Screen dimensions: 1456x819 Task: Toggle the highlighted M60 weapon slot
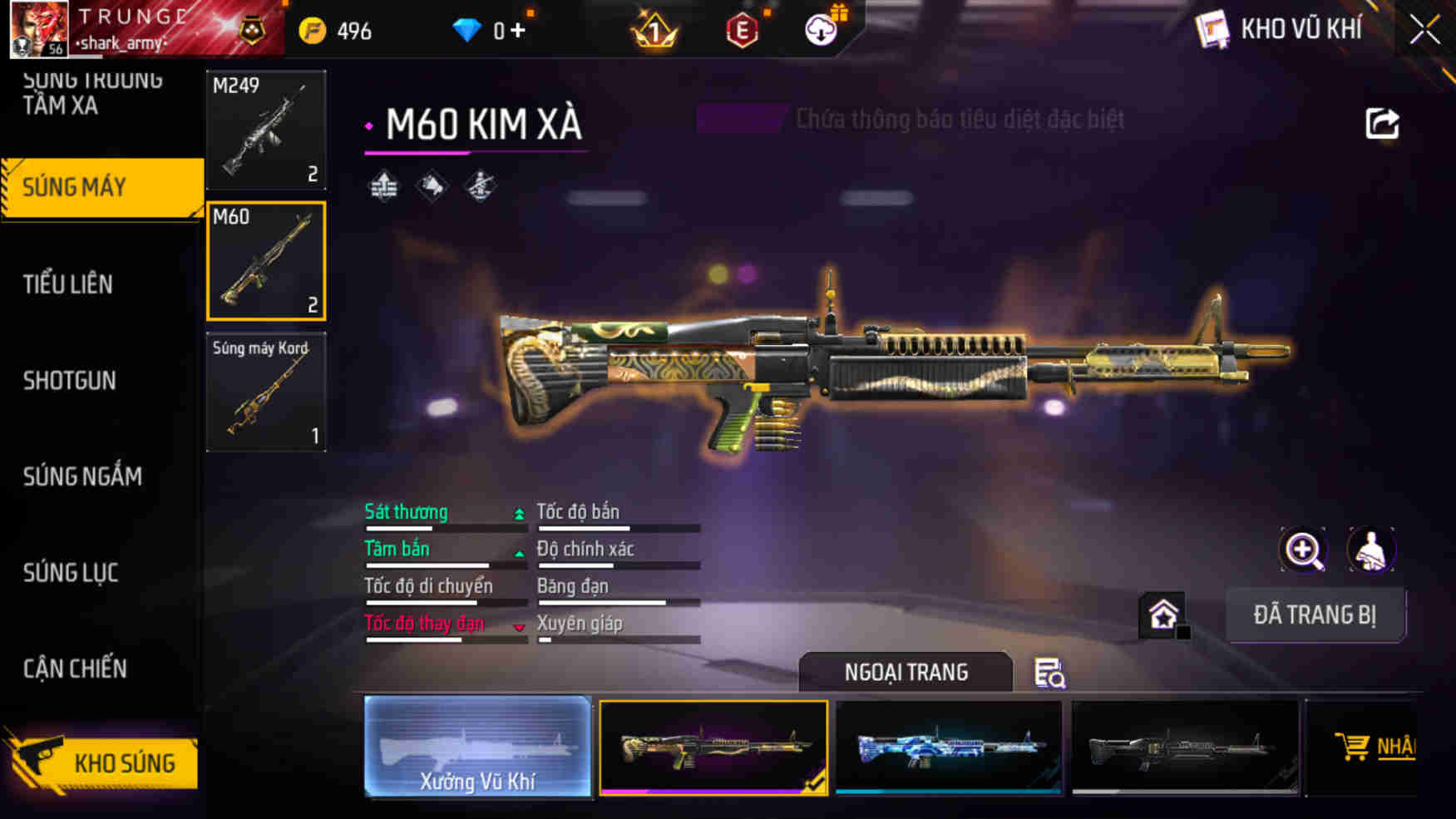pos(265,262)
